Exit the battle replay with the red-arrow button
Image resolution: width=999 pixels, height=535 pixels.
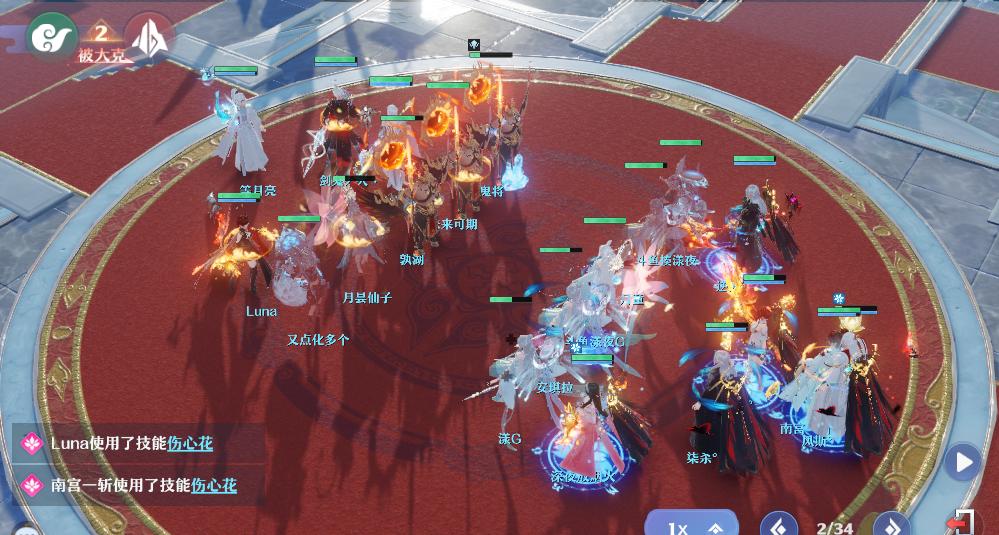tap(963, 522)
